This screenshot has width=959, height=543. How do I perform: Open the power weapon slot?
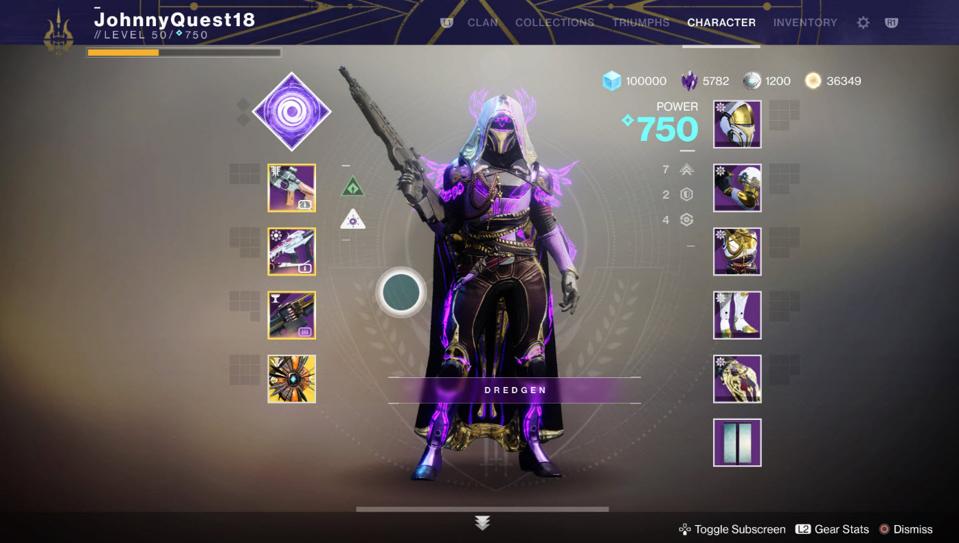(292, 316)
